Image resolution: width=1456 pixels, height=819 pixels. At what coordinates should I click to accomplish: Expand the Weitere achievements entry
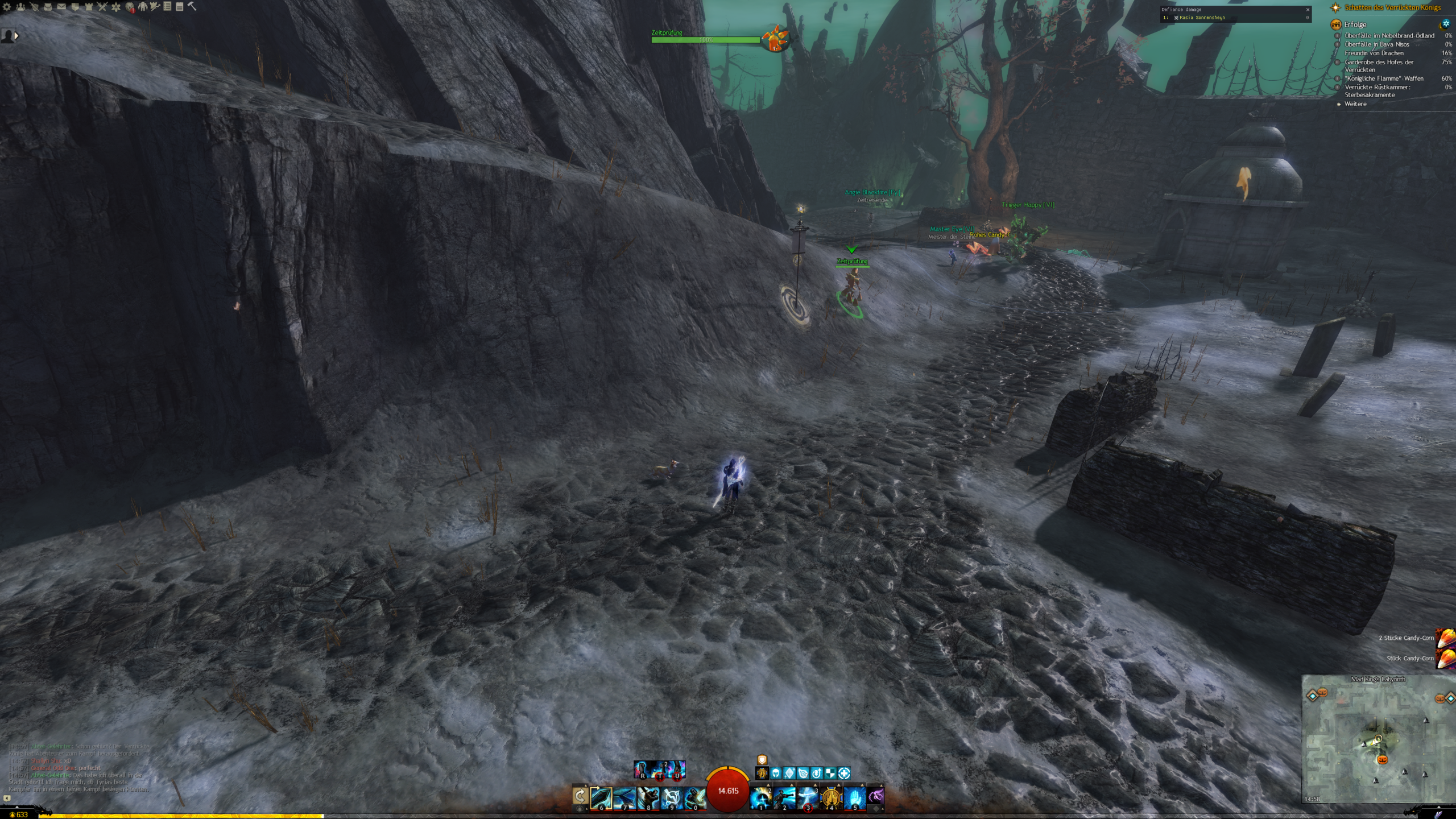click(x=1355, y=104)
